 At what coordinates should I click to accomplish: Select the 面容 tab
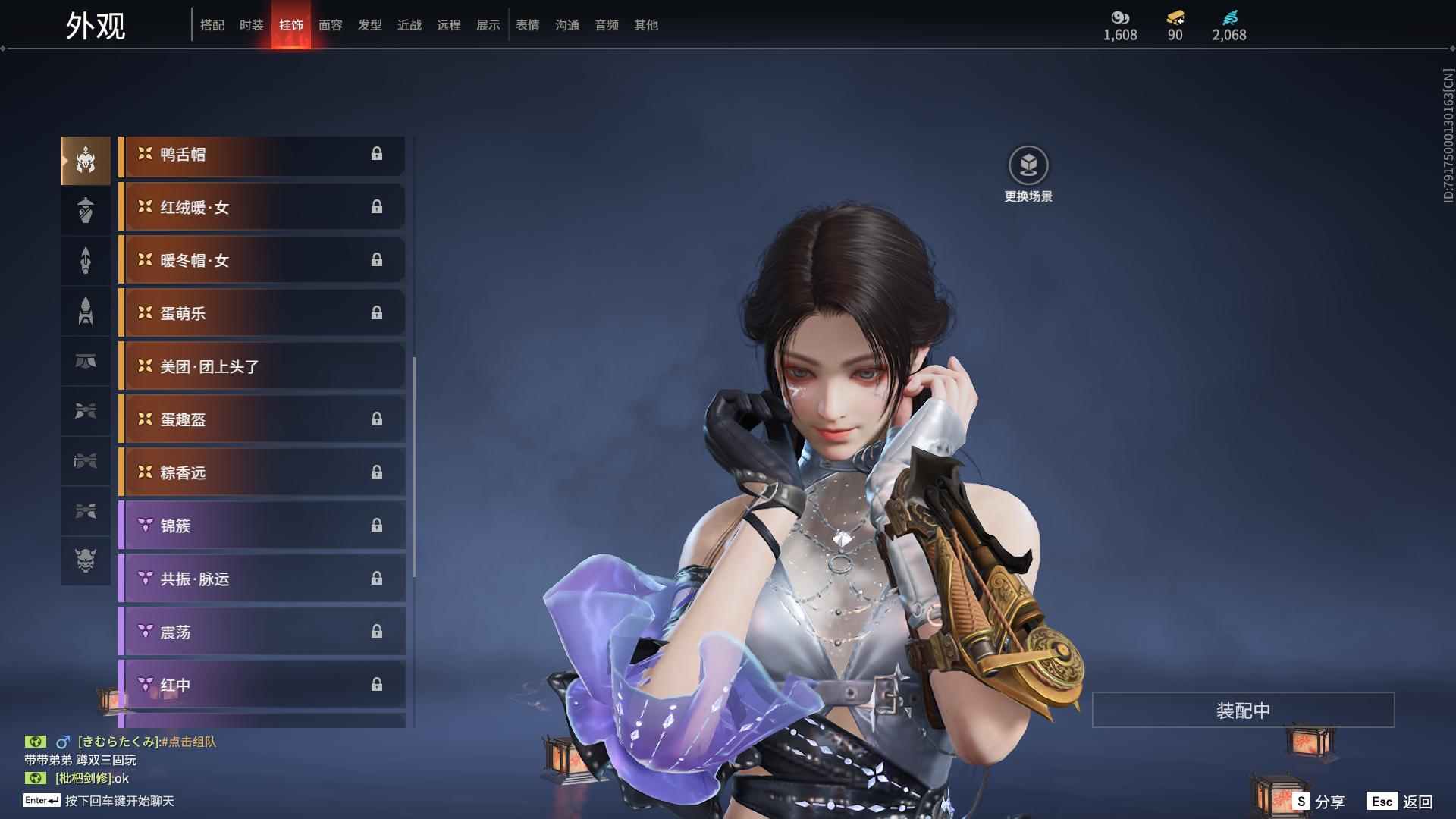[330, 25]
